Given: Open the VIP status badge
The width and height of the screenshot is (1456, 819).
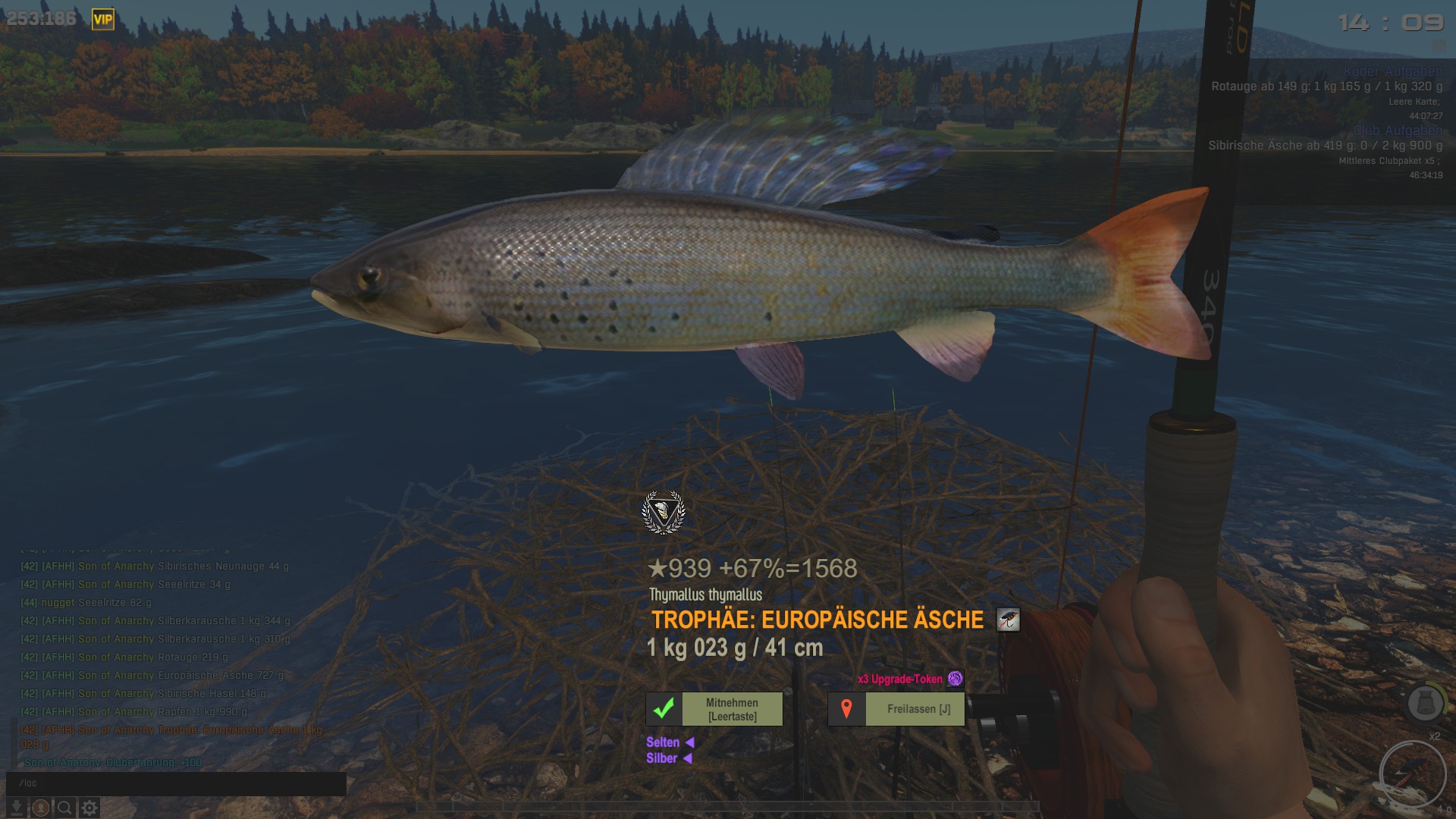Looking at the screenshot, I should (x=102, y=20).
